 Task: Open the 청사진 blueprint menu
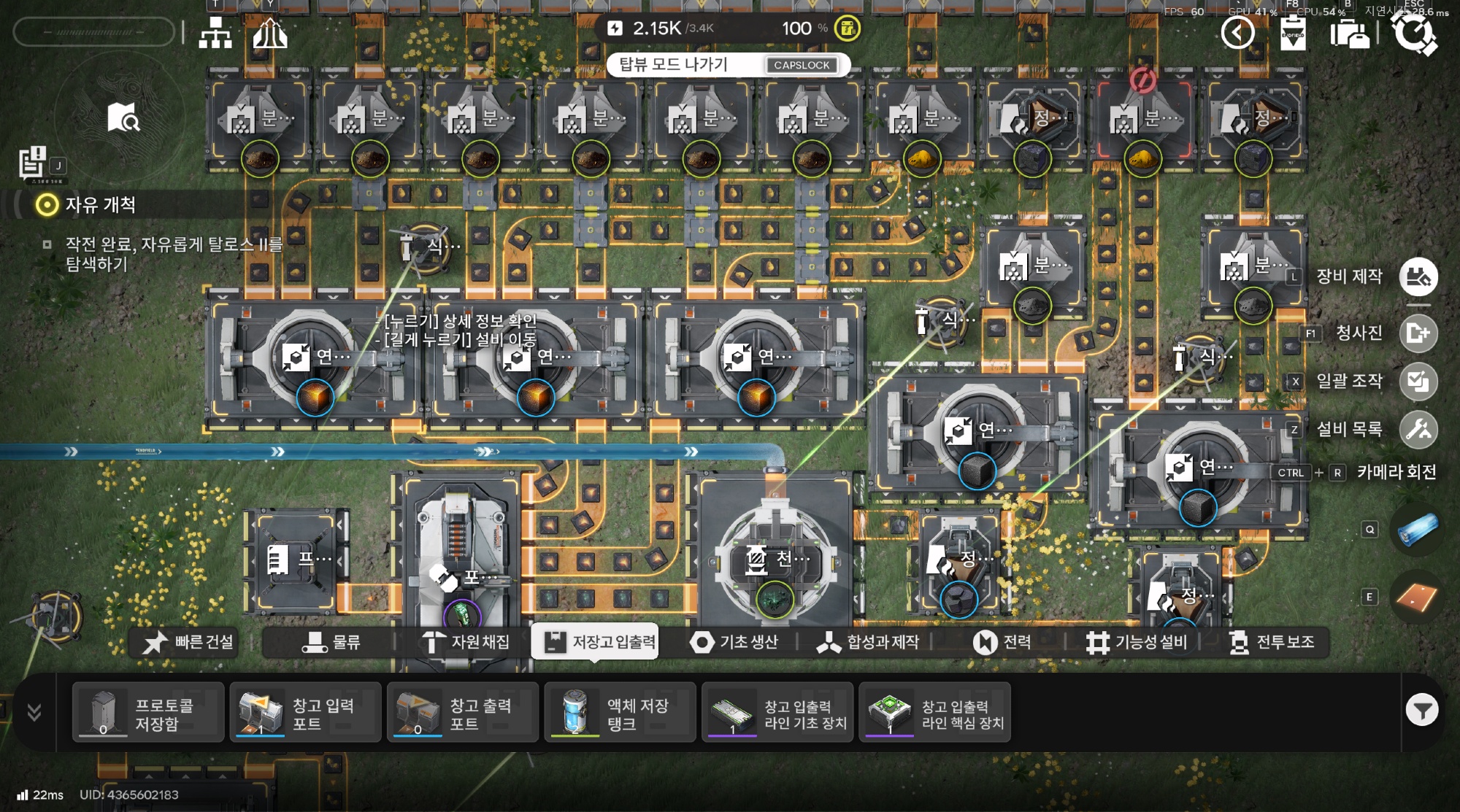coord(1418,333)
